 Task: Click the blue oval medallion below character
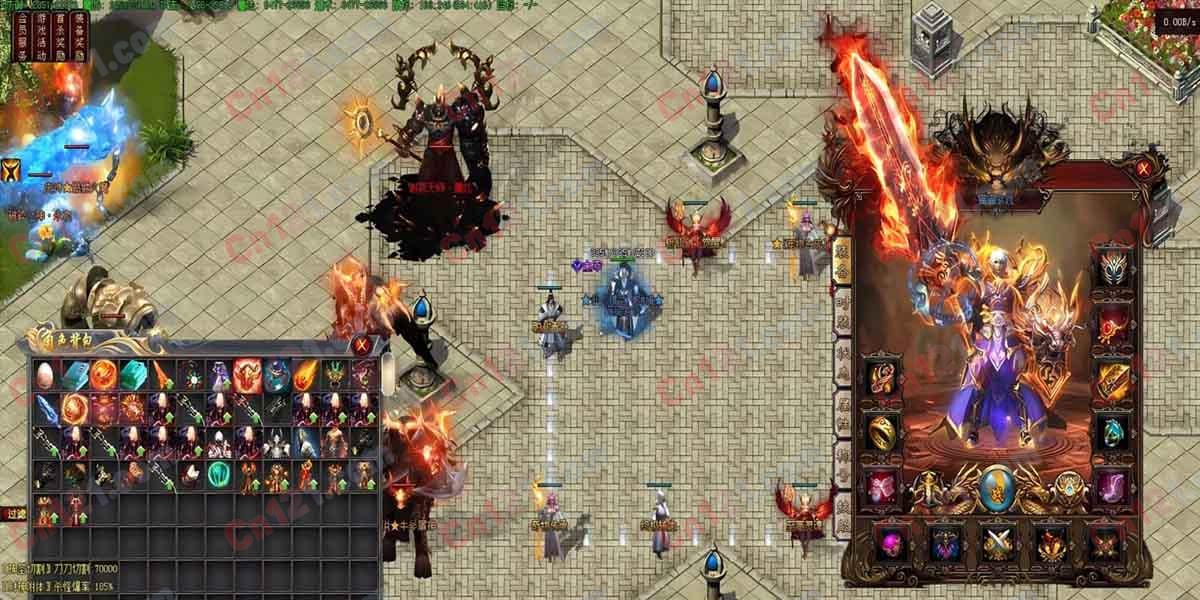click(996, 487)
